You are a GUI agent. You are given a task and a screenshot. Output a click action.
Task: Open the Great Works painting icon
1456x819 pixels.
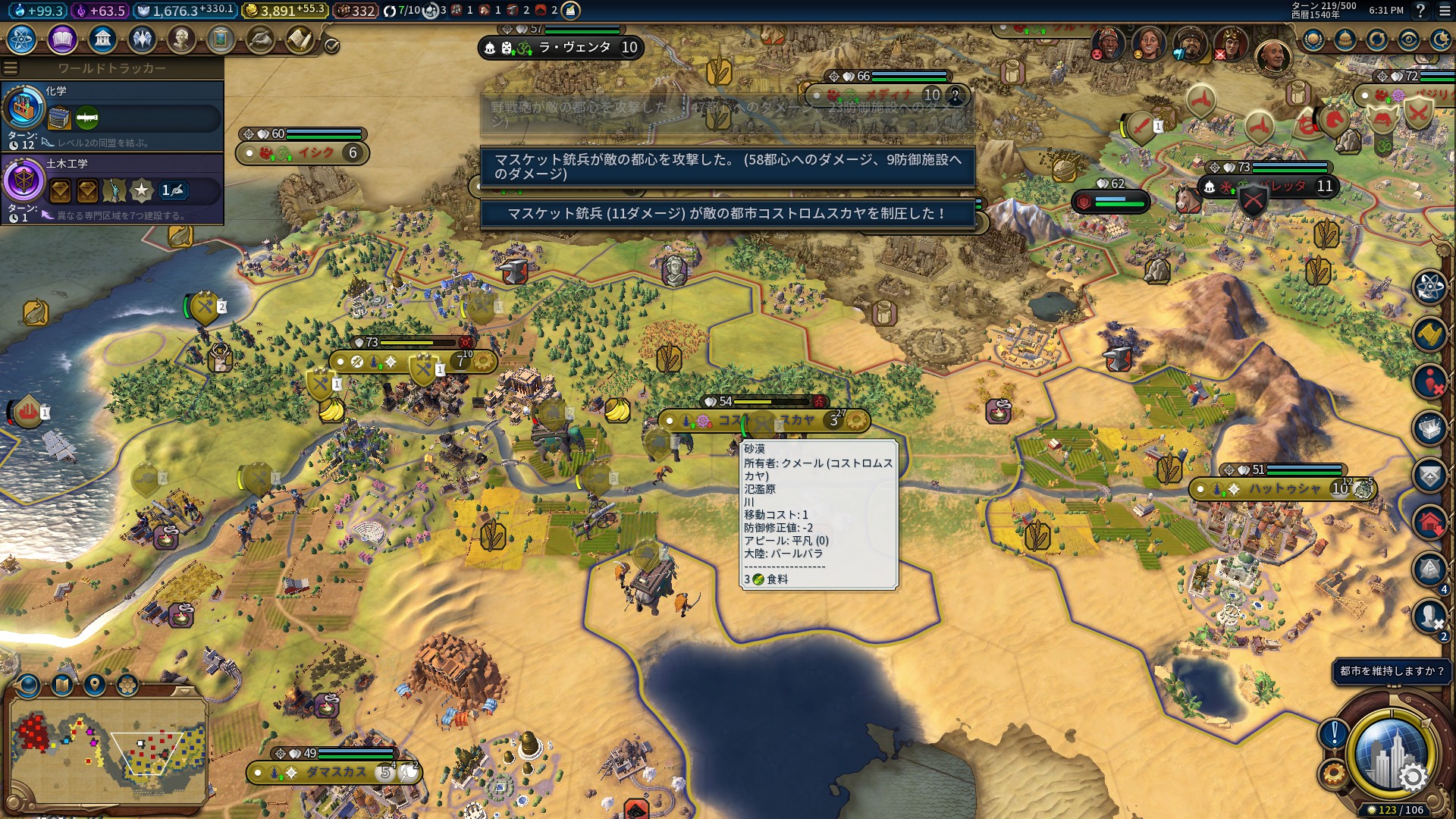click(x=221, y=39)
